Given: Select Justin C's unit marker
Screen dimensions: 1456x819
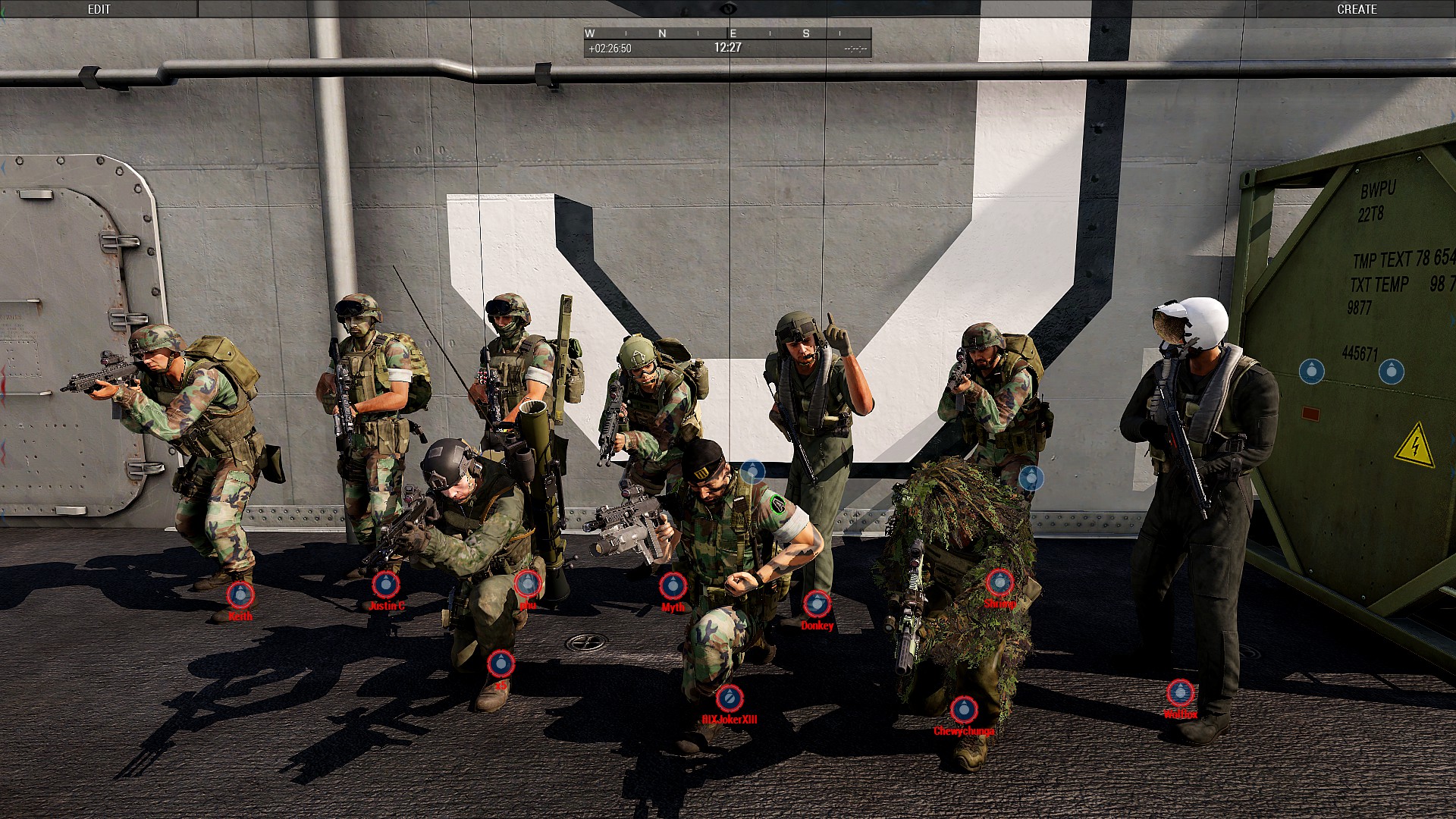Looking at the screenshot, I should pos(385,584).
